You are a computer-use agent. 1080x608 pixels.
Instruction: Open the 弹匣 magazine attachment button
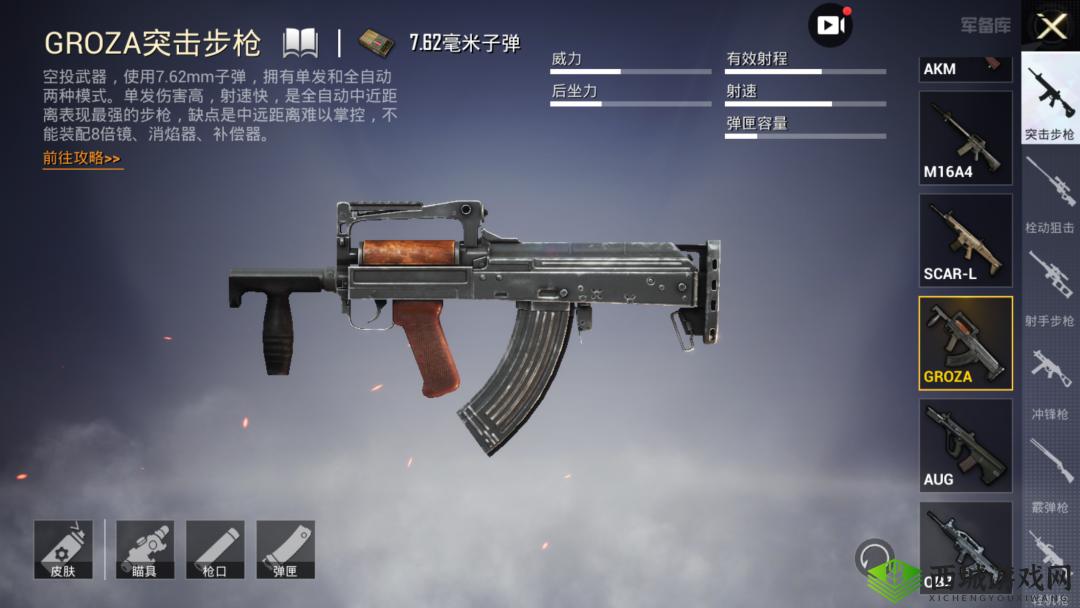point(285,549)
